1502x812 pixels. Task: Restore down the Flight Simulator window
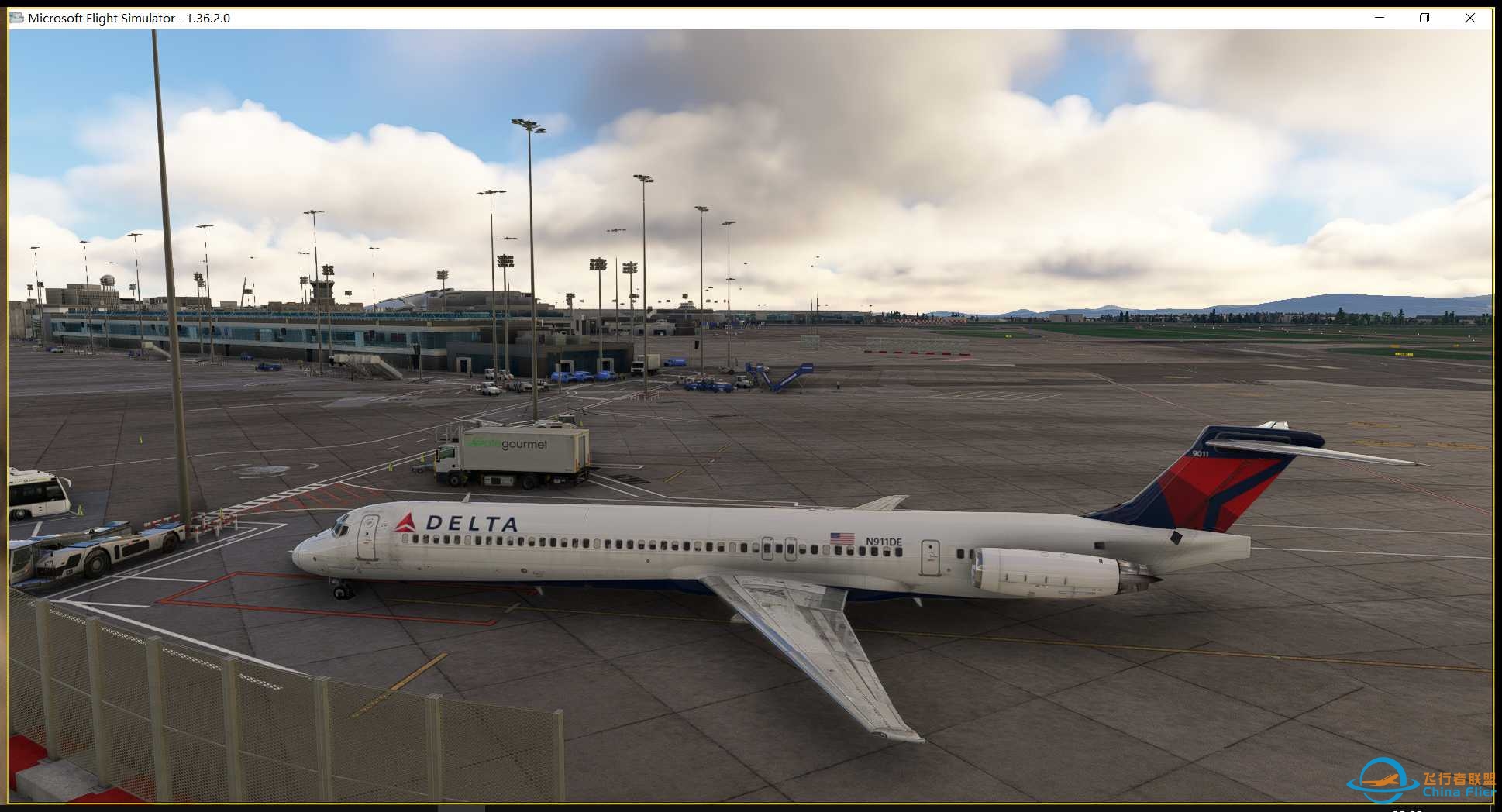click(1424, 17)
